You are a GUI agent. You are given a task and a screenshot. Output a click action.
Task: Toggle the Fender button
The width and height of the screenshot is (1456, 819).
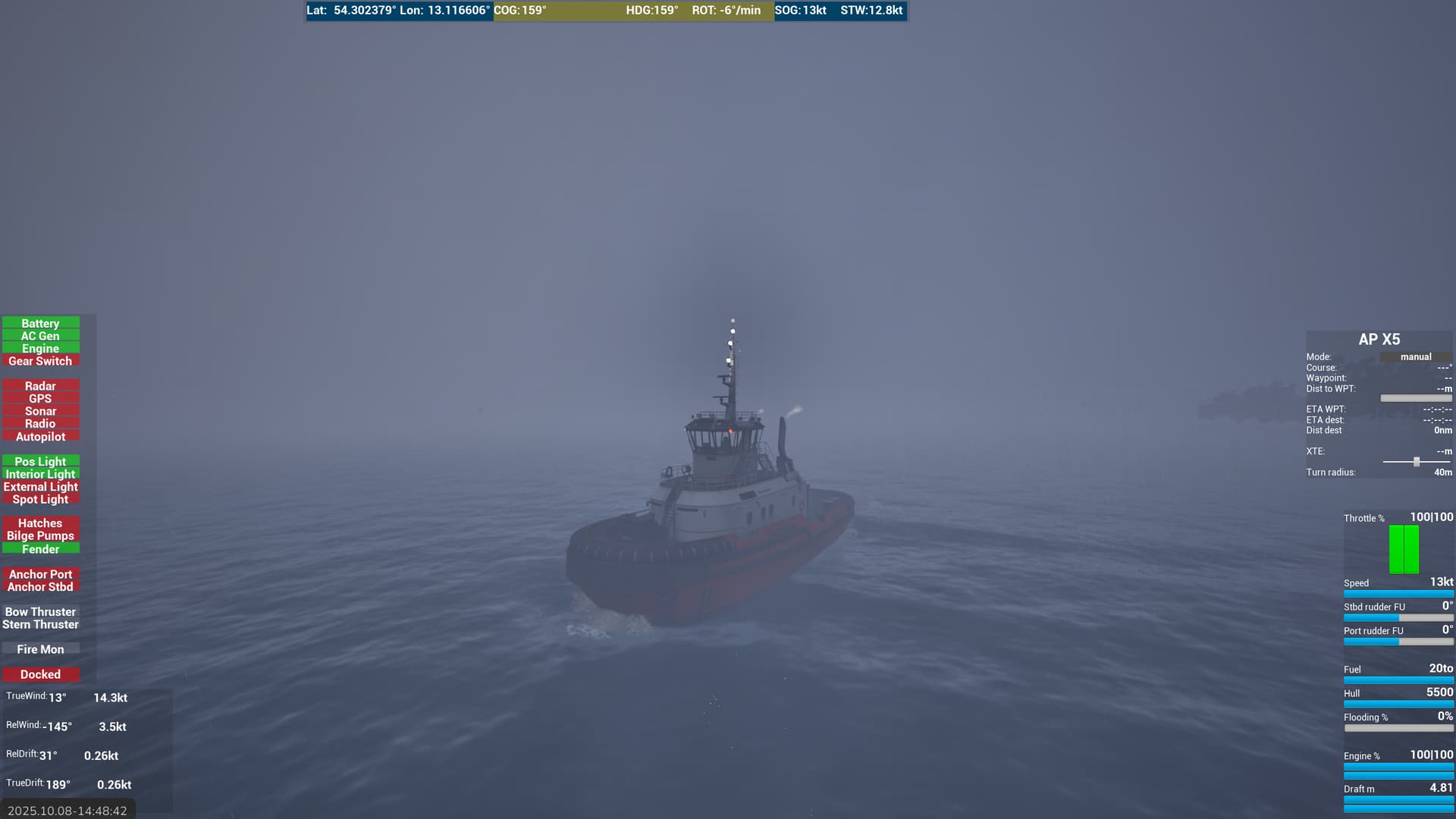click(x=40, y=549)
